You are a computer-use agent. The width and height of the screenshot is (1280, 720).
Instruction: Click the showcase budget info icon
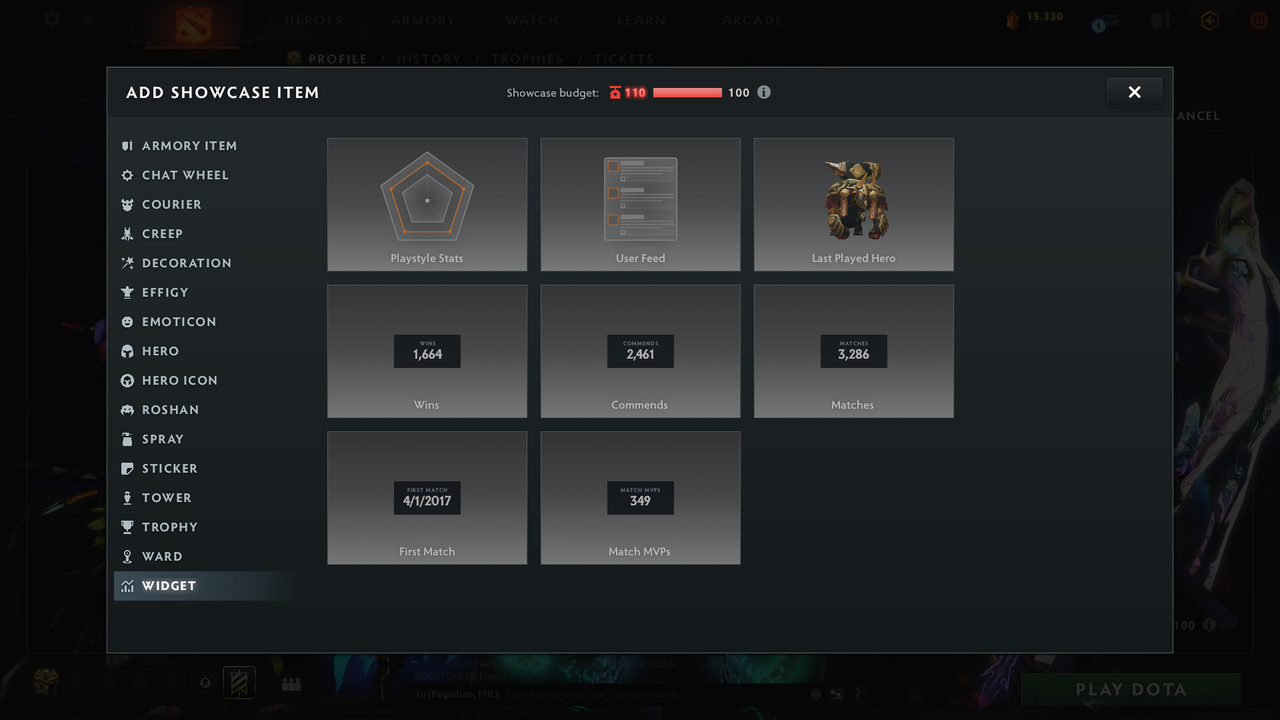pyautogui.click(x=764, y=92)
